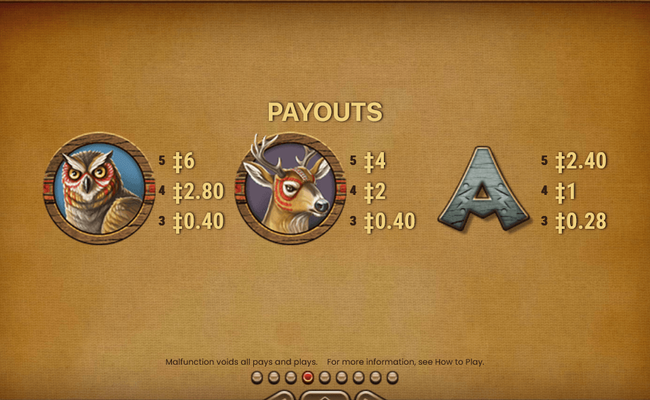
Task: Jump to the last paytable page dot
Action: pyautogui.click(x=392, y=377)
